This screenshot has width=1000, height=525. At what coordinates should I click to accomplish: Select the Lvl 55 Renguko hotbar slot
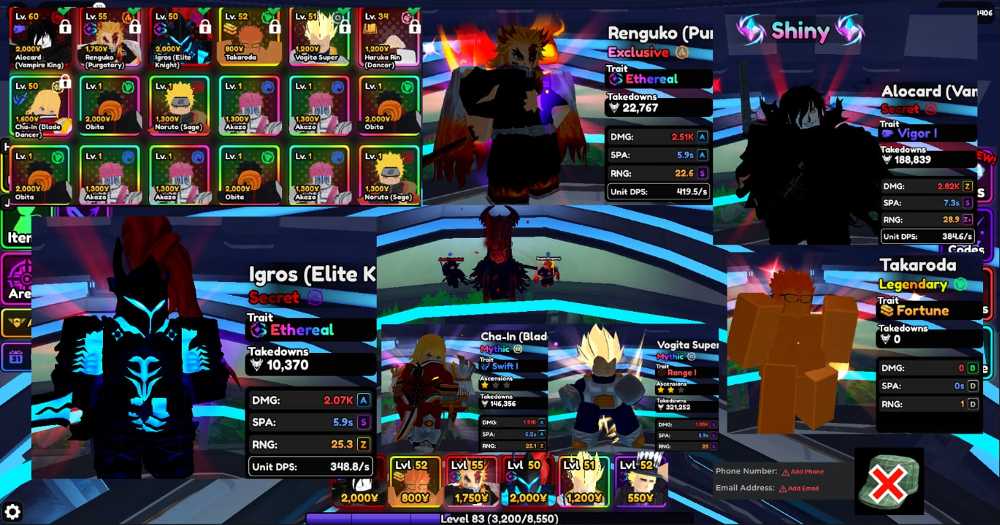(471, 481)
